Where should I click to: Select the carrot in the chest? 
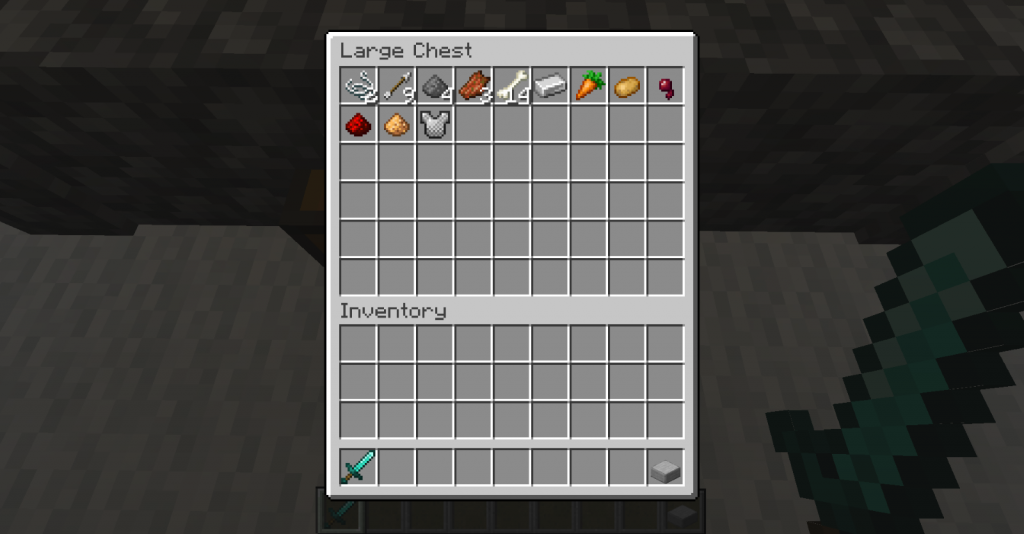[589, 86]
